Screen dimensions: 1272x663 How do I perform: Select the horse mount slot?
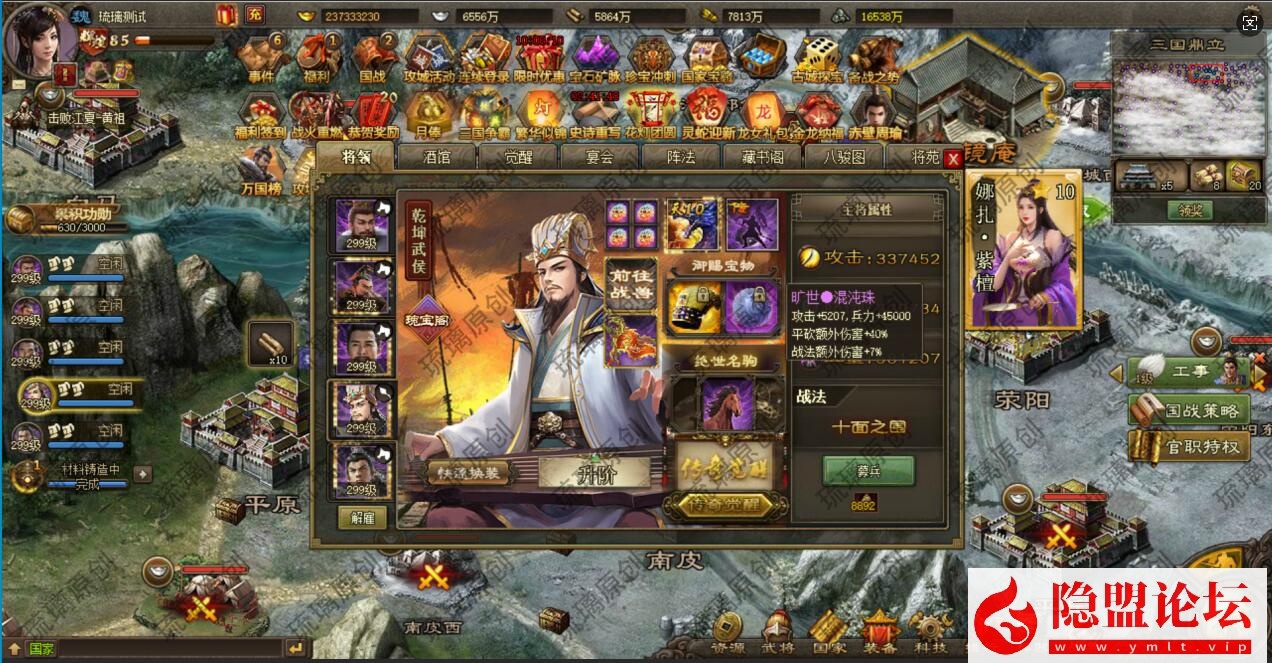(x=727, y=402)
